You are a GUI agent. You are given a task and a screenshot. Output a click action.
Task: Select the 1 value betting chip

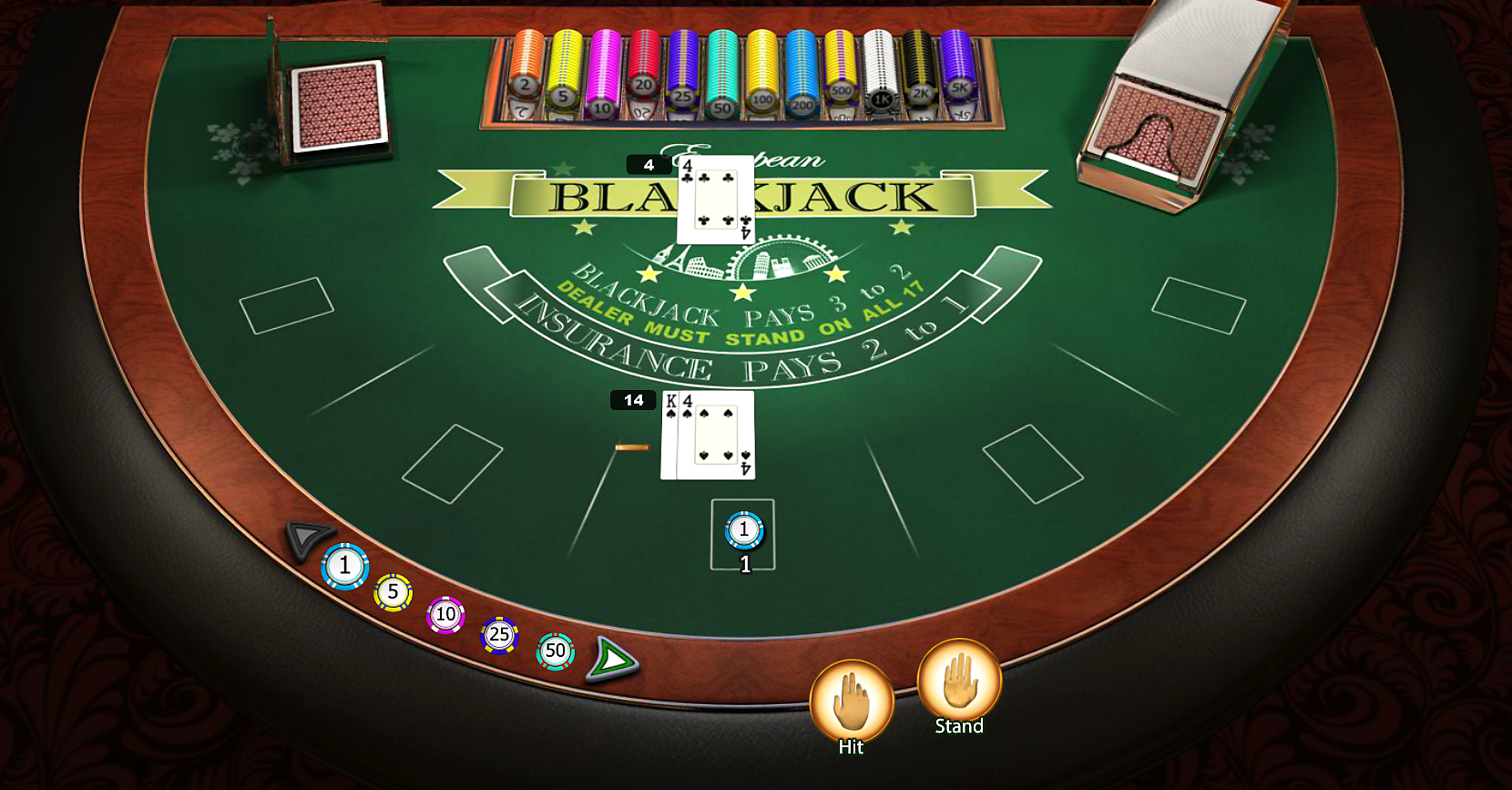pos(345,566)
